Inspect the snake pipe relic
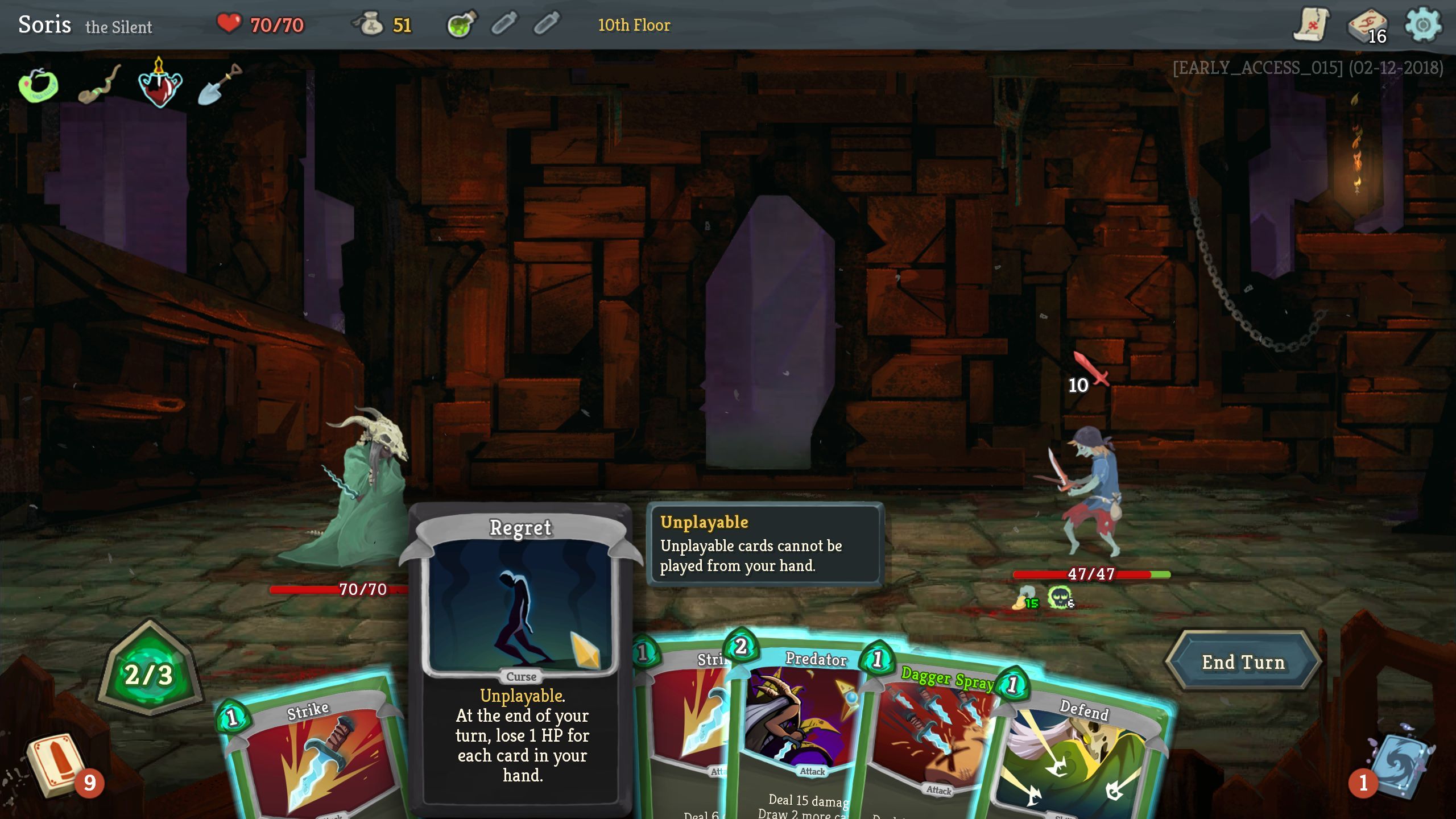Screen dimensions: 1456x819 pos(99,85)
